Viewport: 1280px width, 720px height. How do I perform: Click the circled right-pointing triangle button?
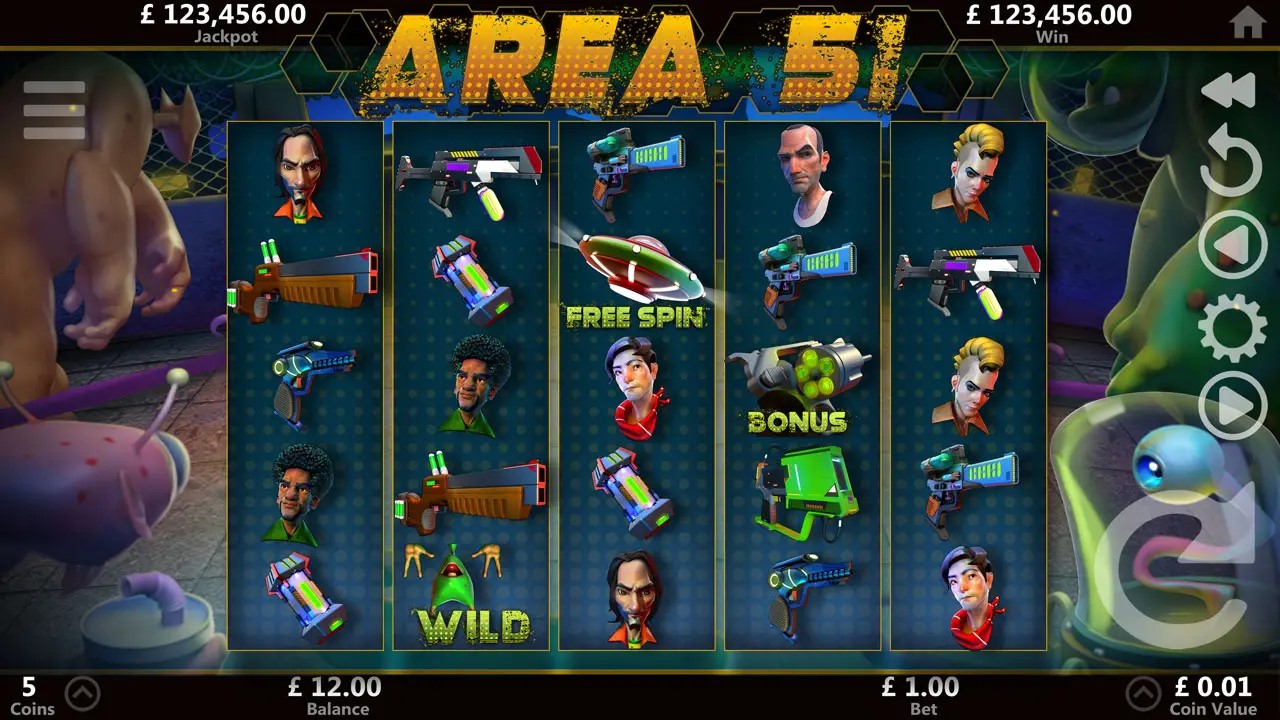coord(1232,405)
